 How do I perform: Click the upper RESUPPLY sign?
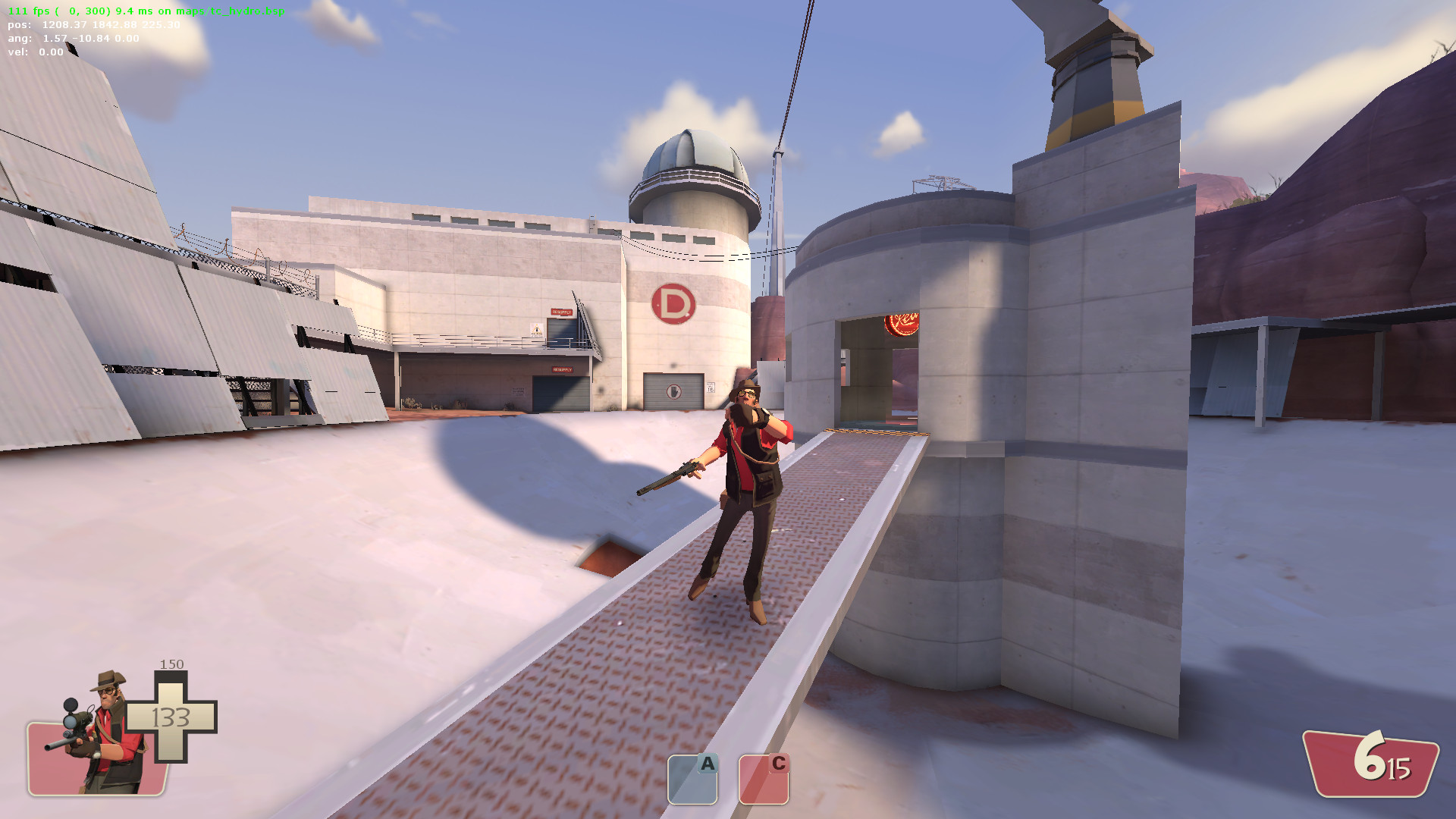pyautogui.click(x=561, y=312)
